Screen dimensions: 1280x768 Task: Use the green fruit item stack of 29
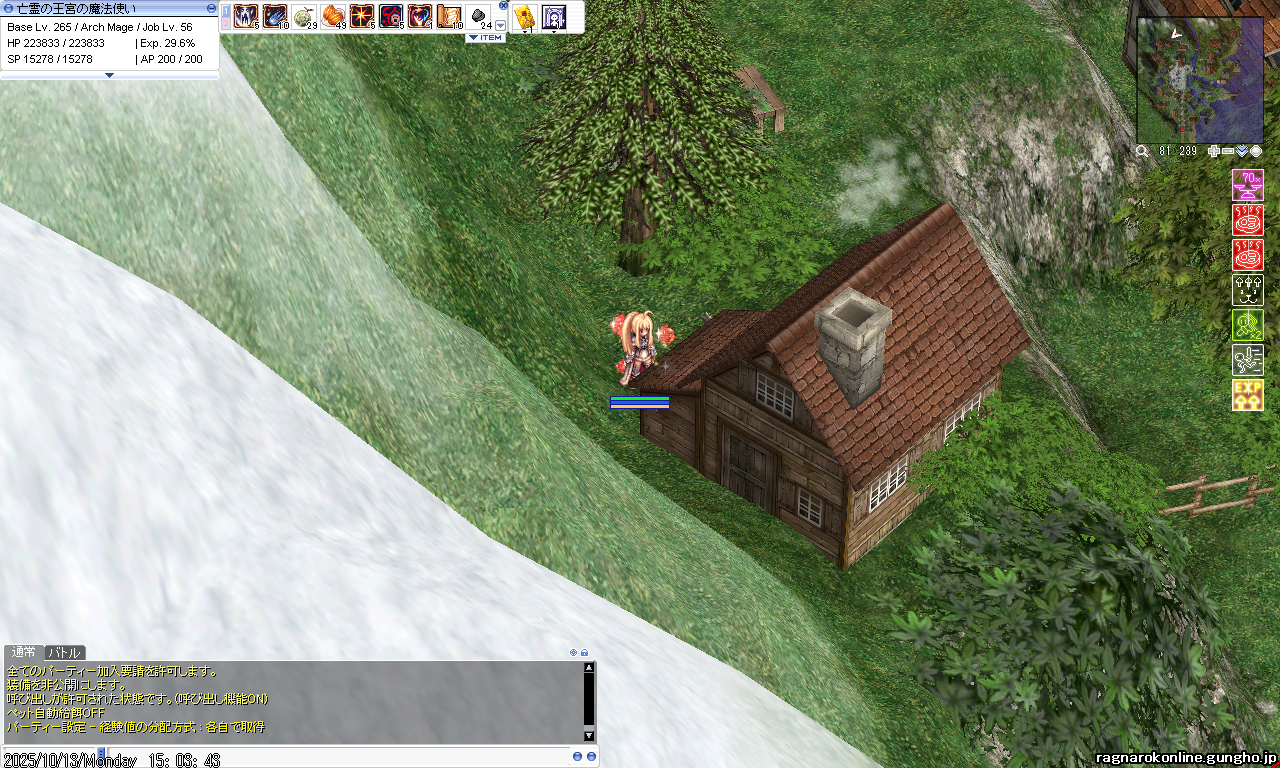point(304,16)
